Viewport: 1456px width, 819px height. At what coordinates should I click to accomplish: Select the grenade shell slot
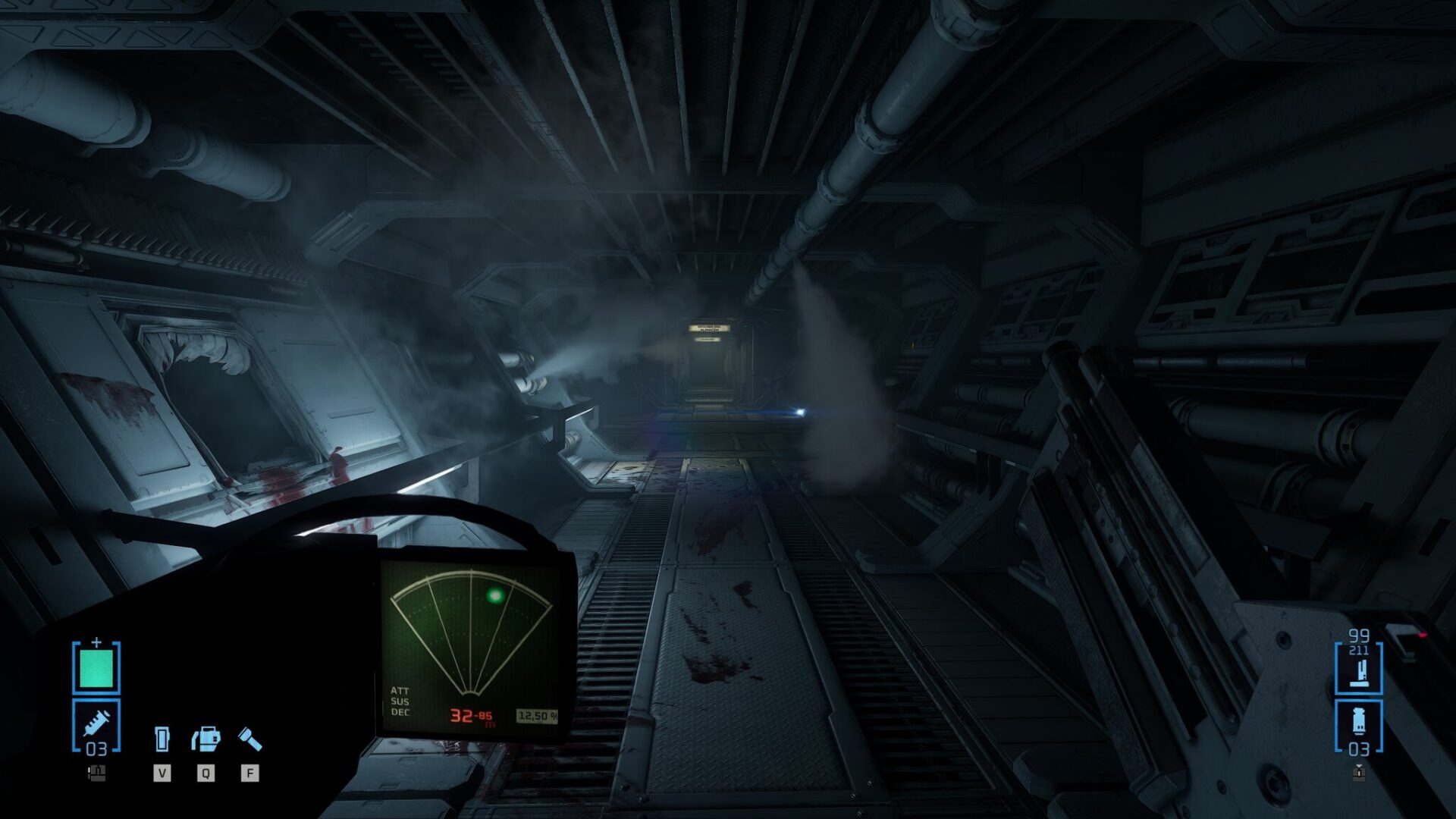click(1358, 725)
